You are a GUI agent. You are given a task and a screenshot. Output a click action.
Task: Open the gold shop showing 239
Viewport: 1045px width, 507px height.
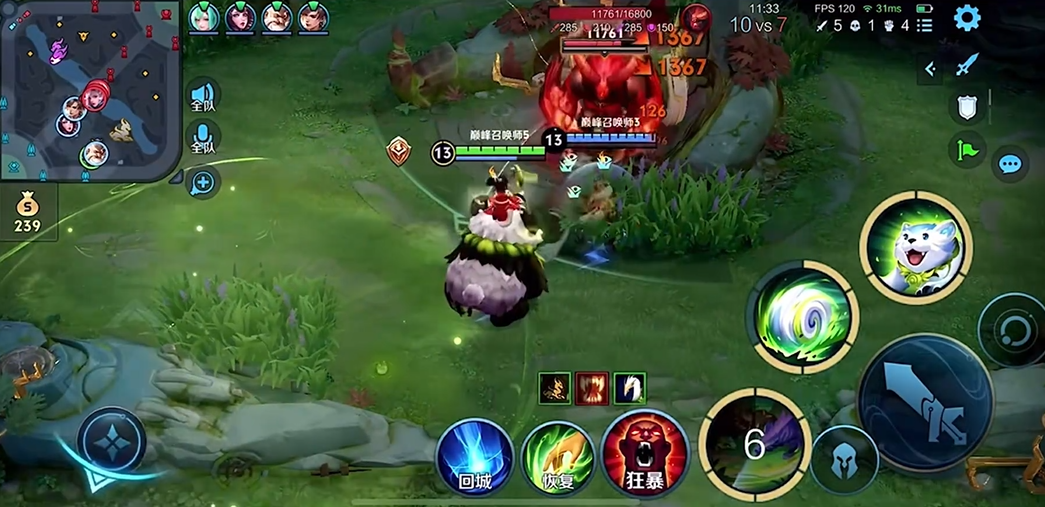[27, 213]
